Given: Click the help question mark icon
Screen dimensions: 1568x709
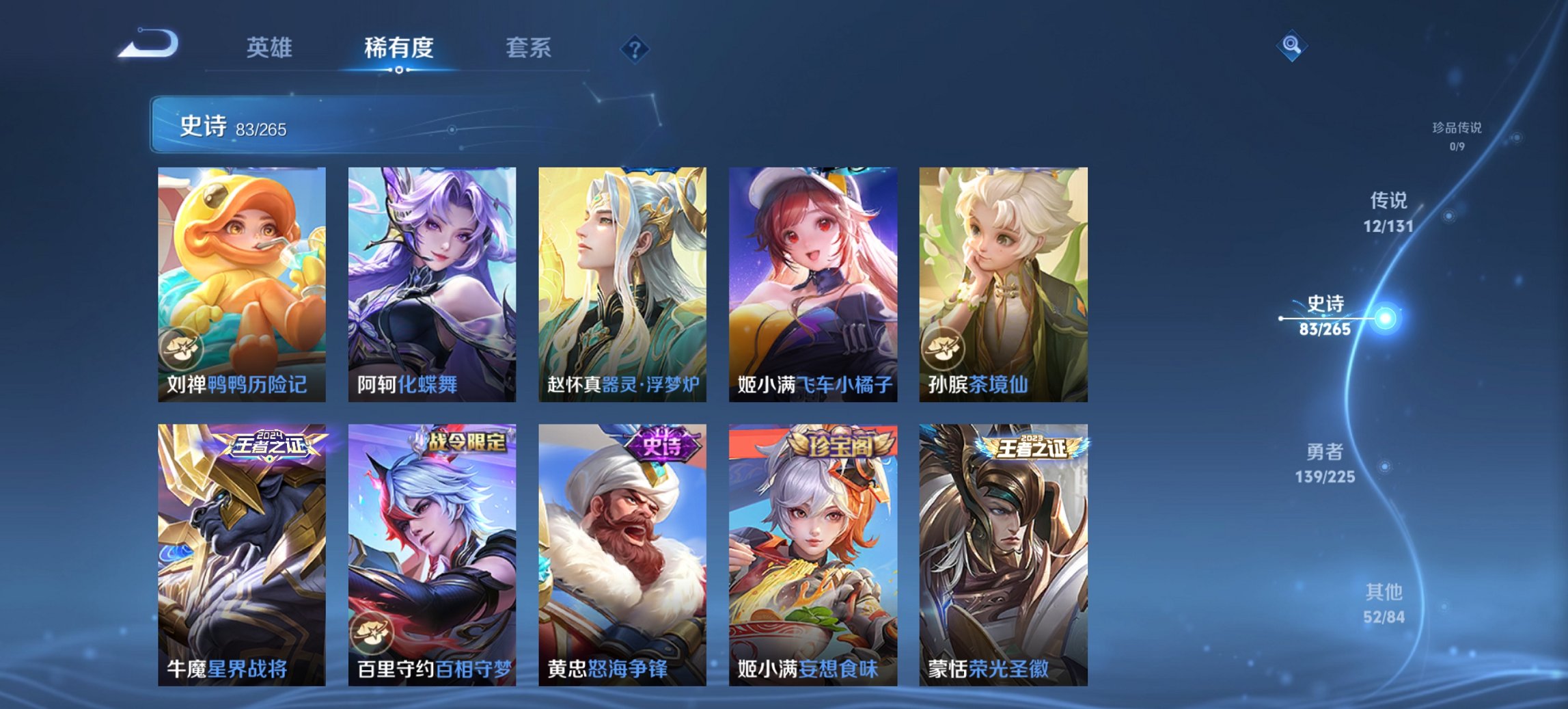Looking at the screenshot, I should 634,48.
